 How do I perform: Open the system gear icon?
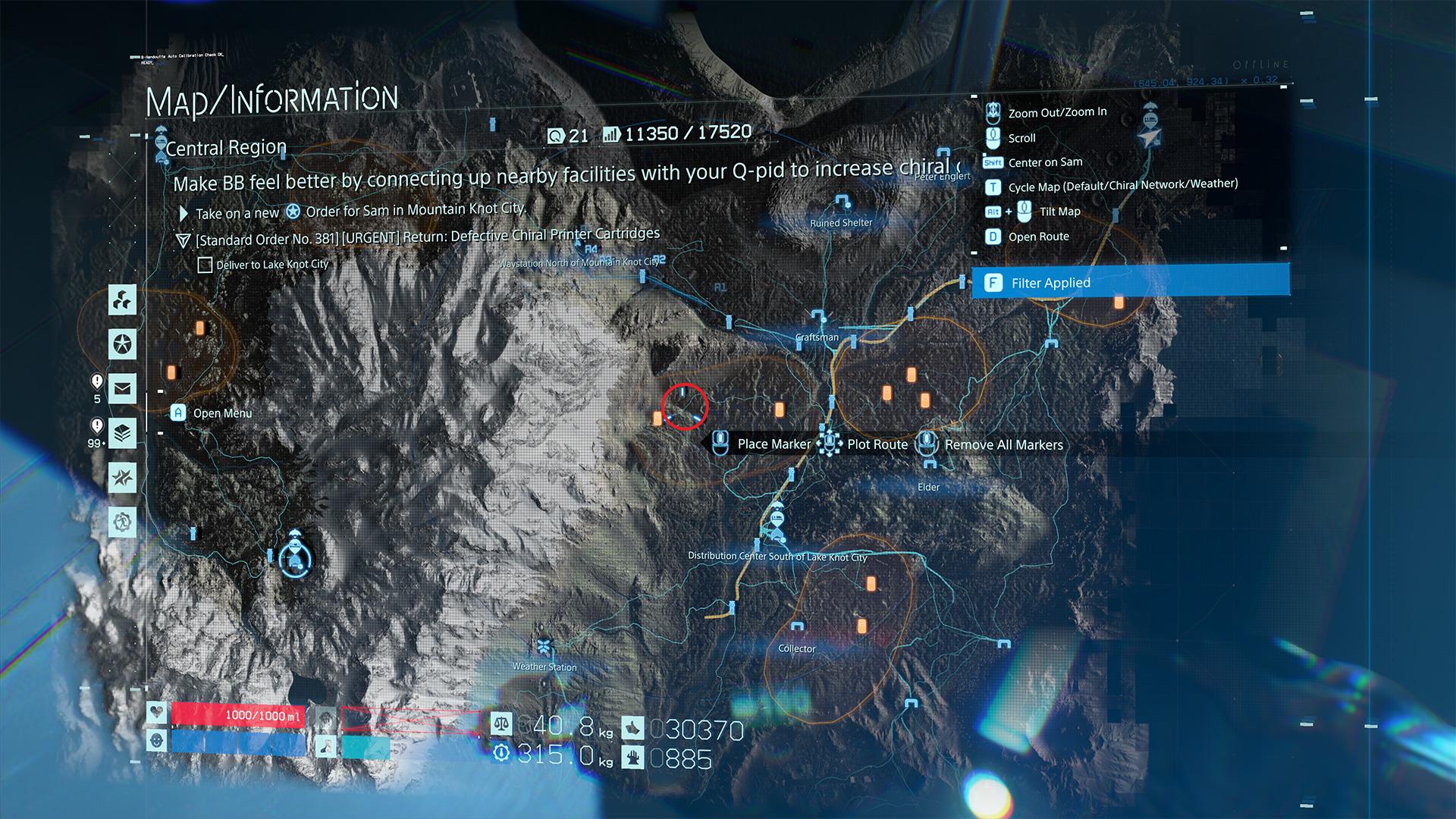pyautogui.click(x=122, y=522)
